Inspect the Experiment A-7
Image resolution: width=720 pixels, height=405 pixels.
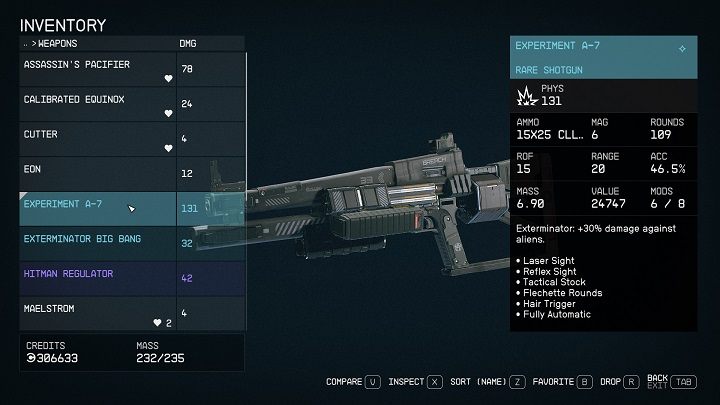tap(417, 381)
